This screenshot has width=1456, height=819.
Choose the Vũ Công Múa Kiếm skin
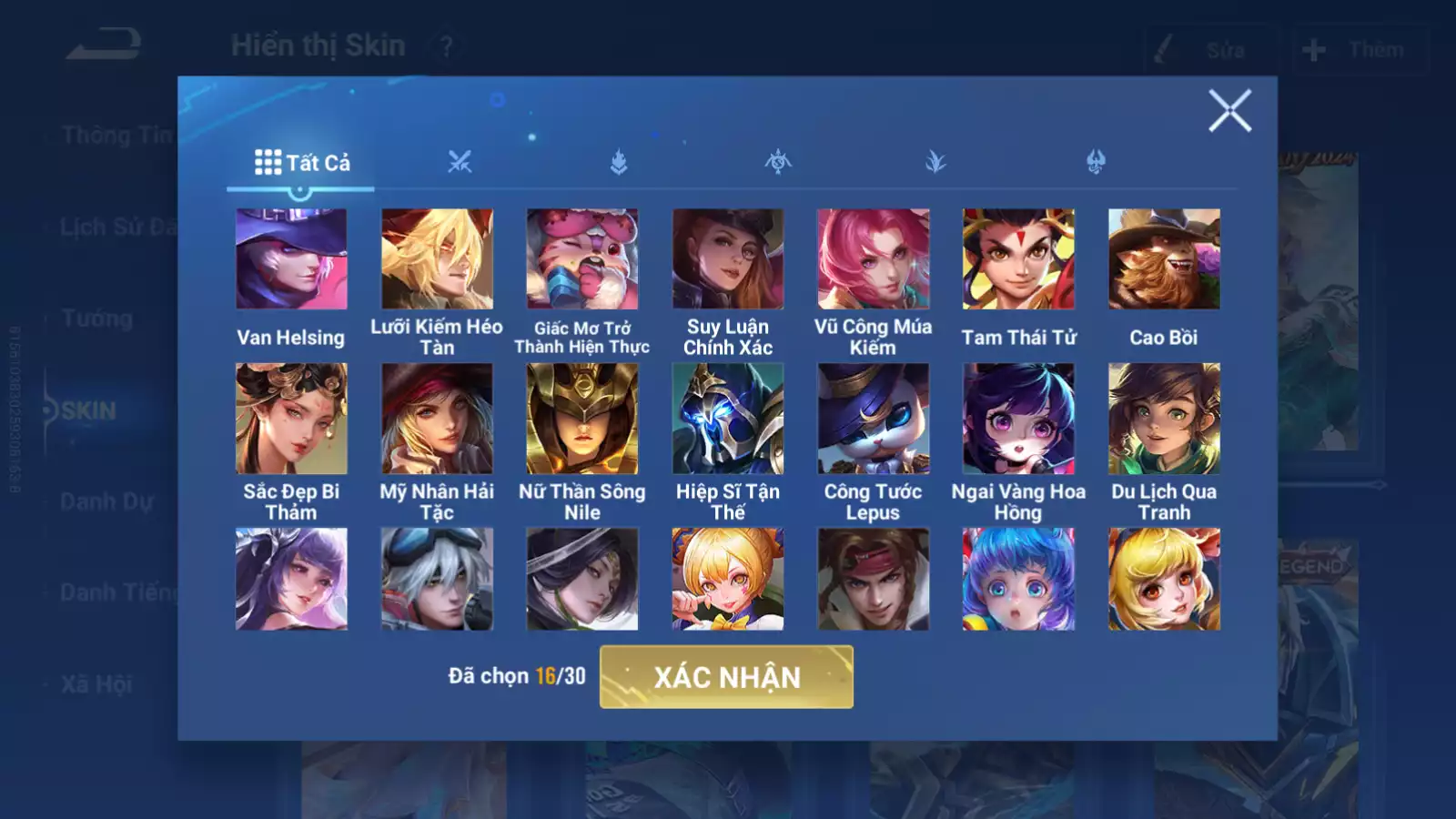tap(874, 259)
